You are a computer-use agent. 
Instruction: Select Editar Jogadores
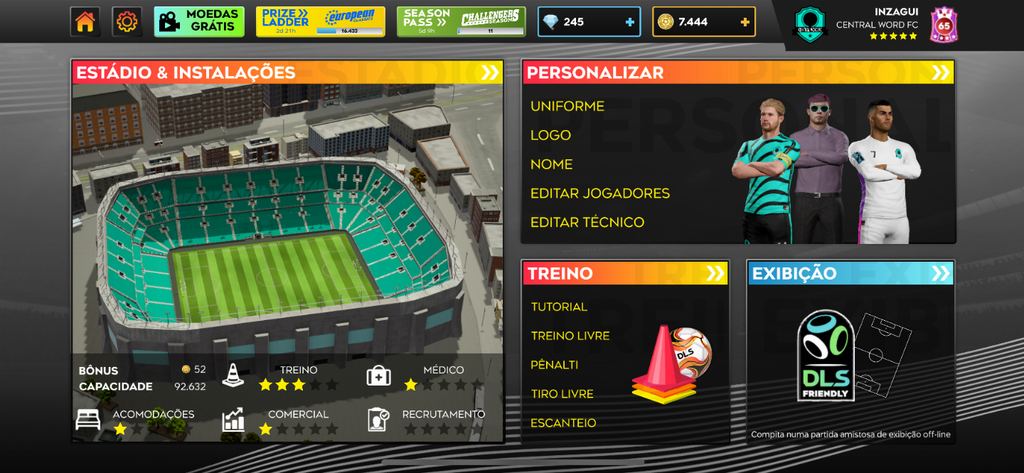(x=600, y=193)
